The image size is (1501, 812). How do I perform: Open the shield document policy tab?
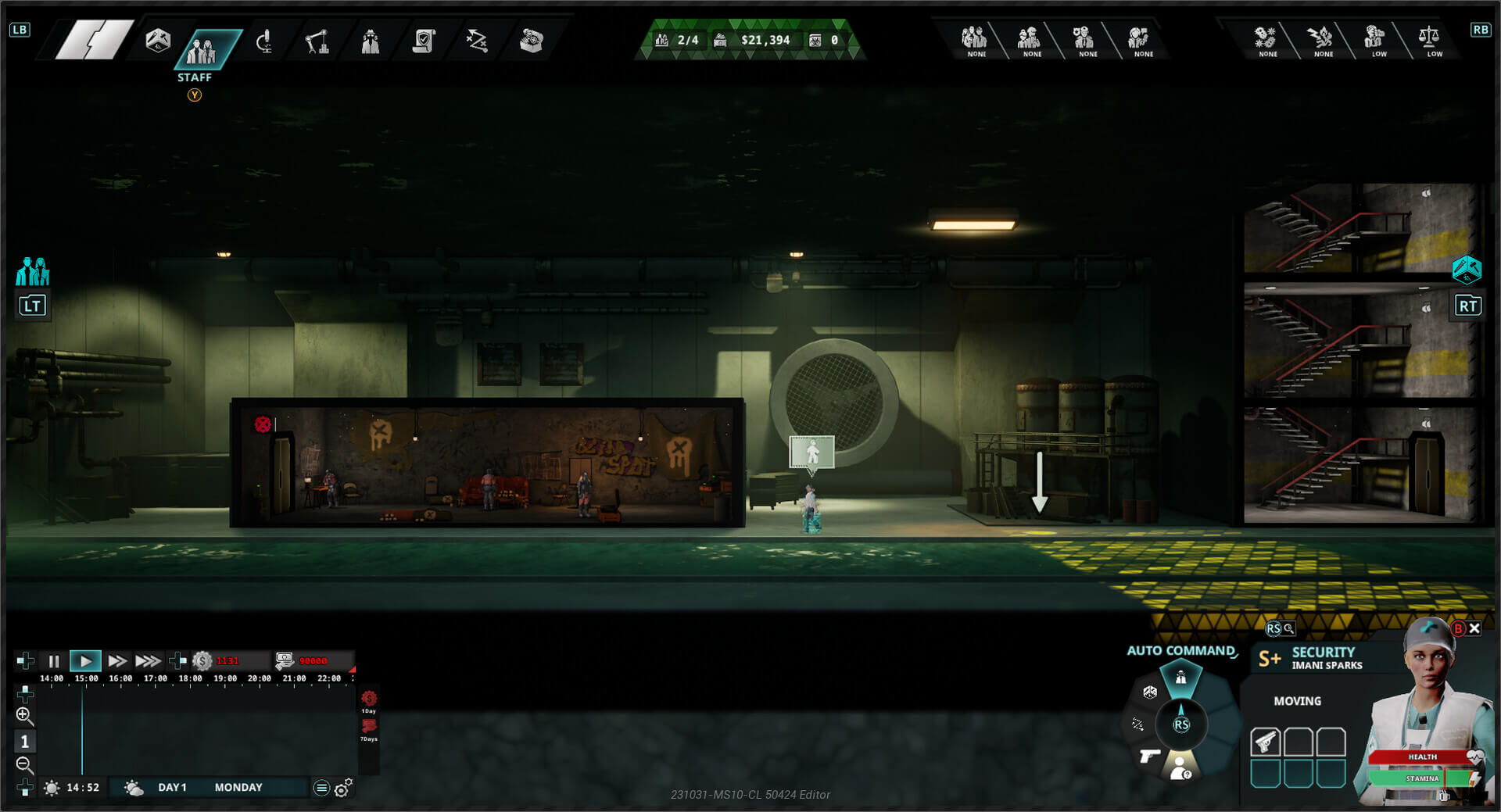[x=424, y=41]
